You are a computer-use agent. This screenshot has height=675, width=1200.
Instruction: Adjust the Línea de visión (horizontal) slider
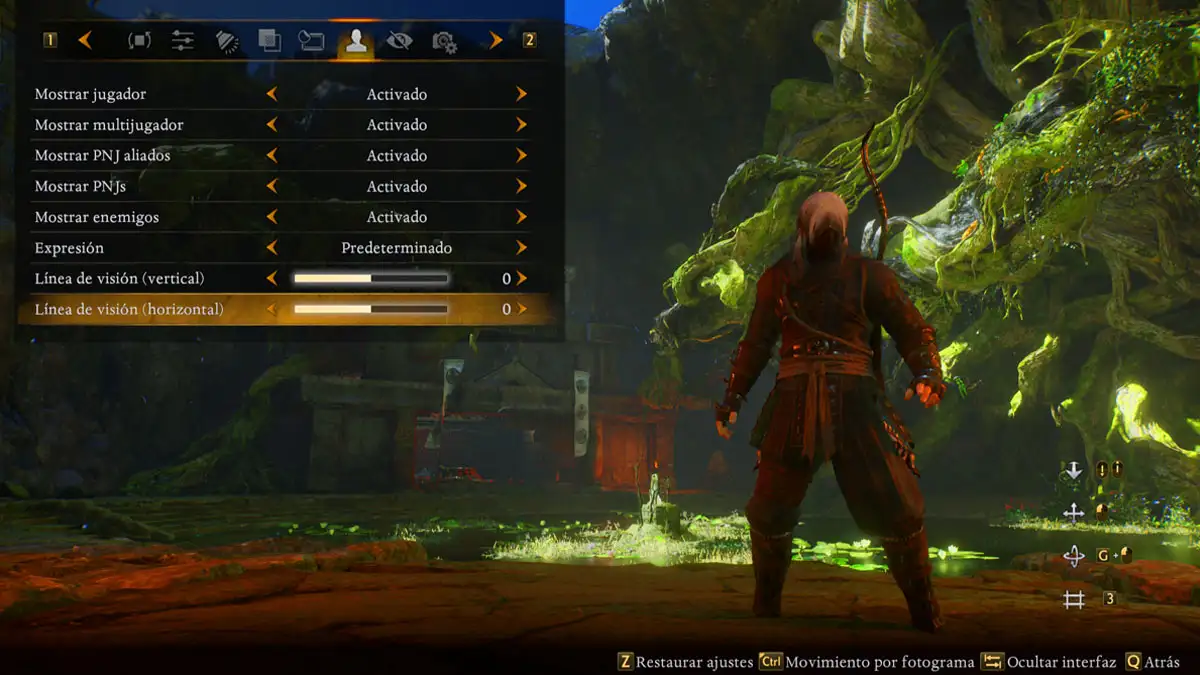pos(370,310)
